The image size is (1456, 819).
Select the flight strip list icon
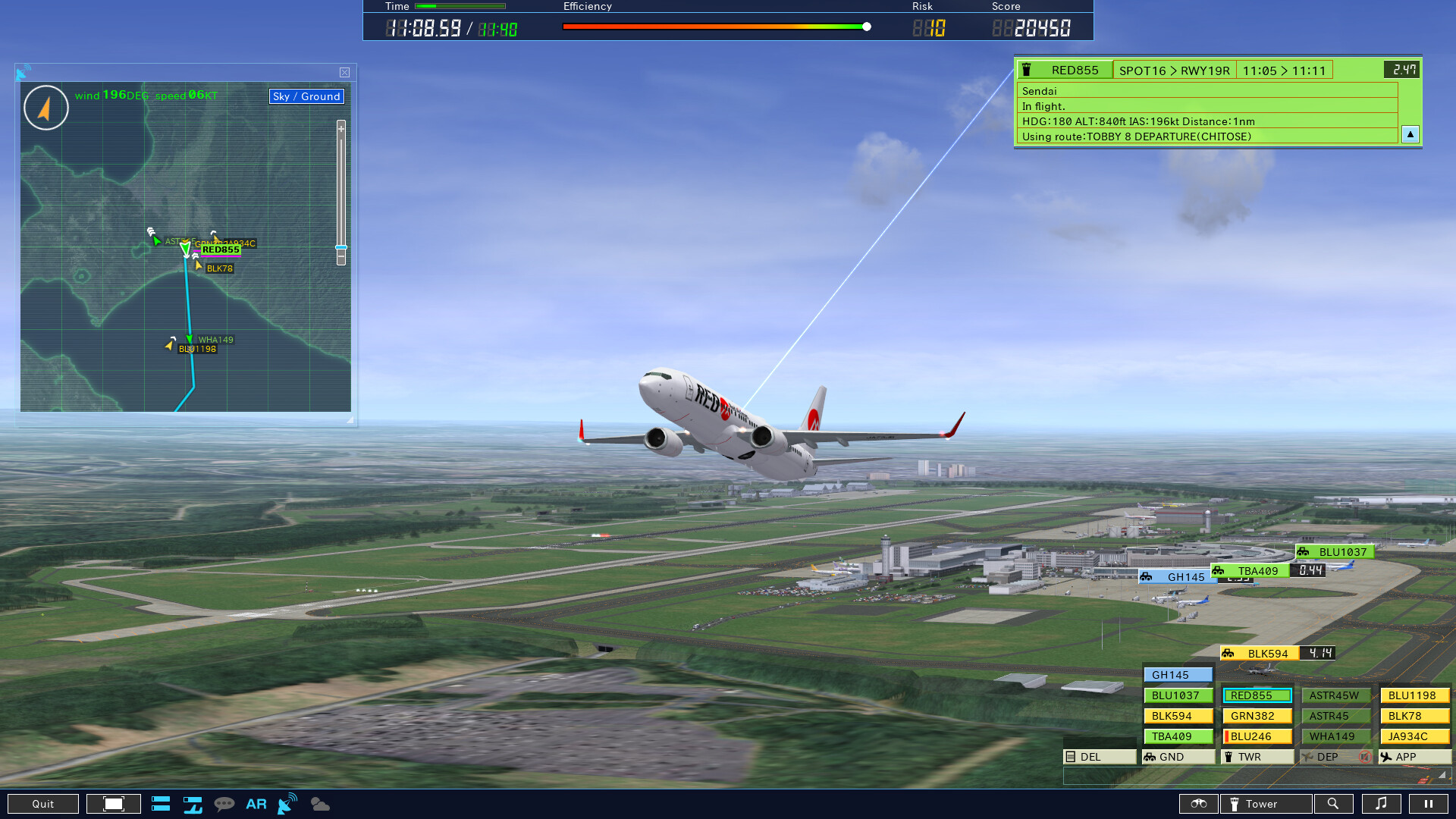click(x=161, y=804)
